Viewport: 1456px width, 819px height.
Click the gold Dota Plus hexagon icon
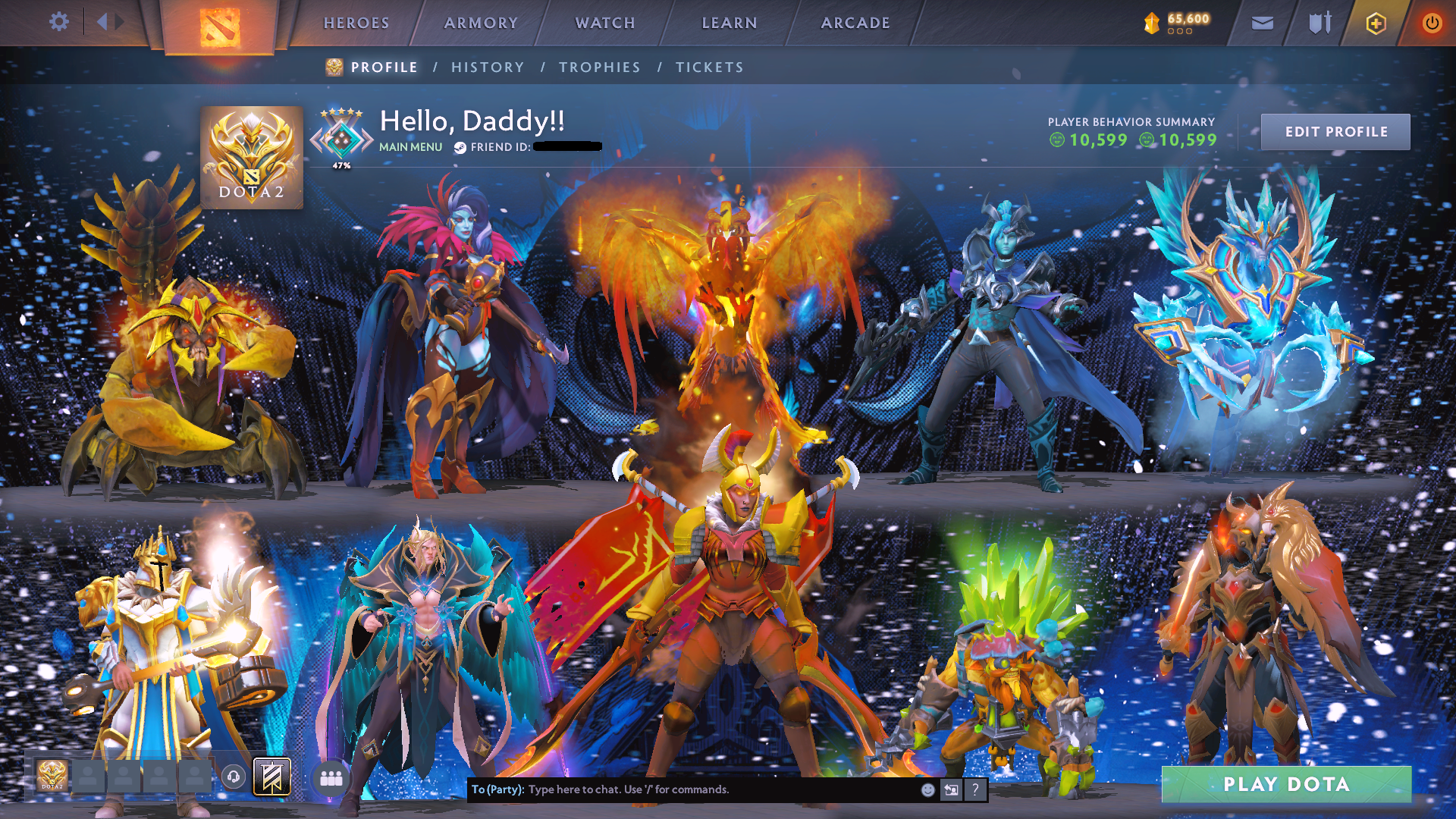(x=1375, y=23)
